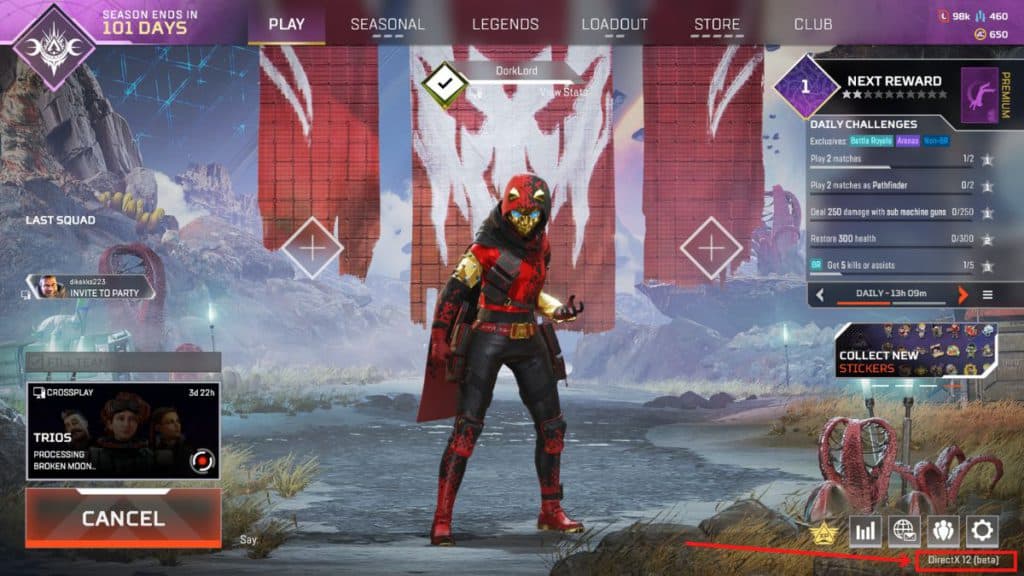The image size is (1024, 576).
Task: Open the Collect New Stickers banner
Action: click(915, 350)
